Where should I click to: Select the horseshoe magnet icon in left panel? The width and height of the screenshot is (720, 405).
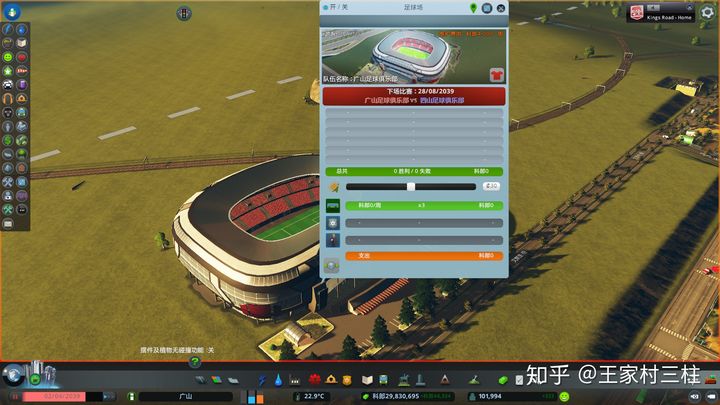point(8,99)
